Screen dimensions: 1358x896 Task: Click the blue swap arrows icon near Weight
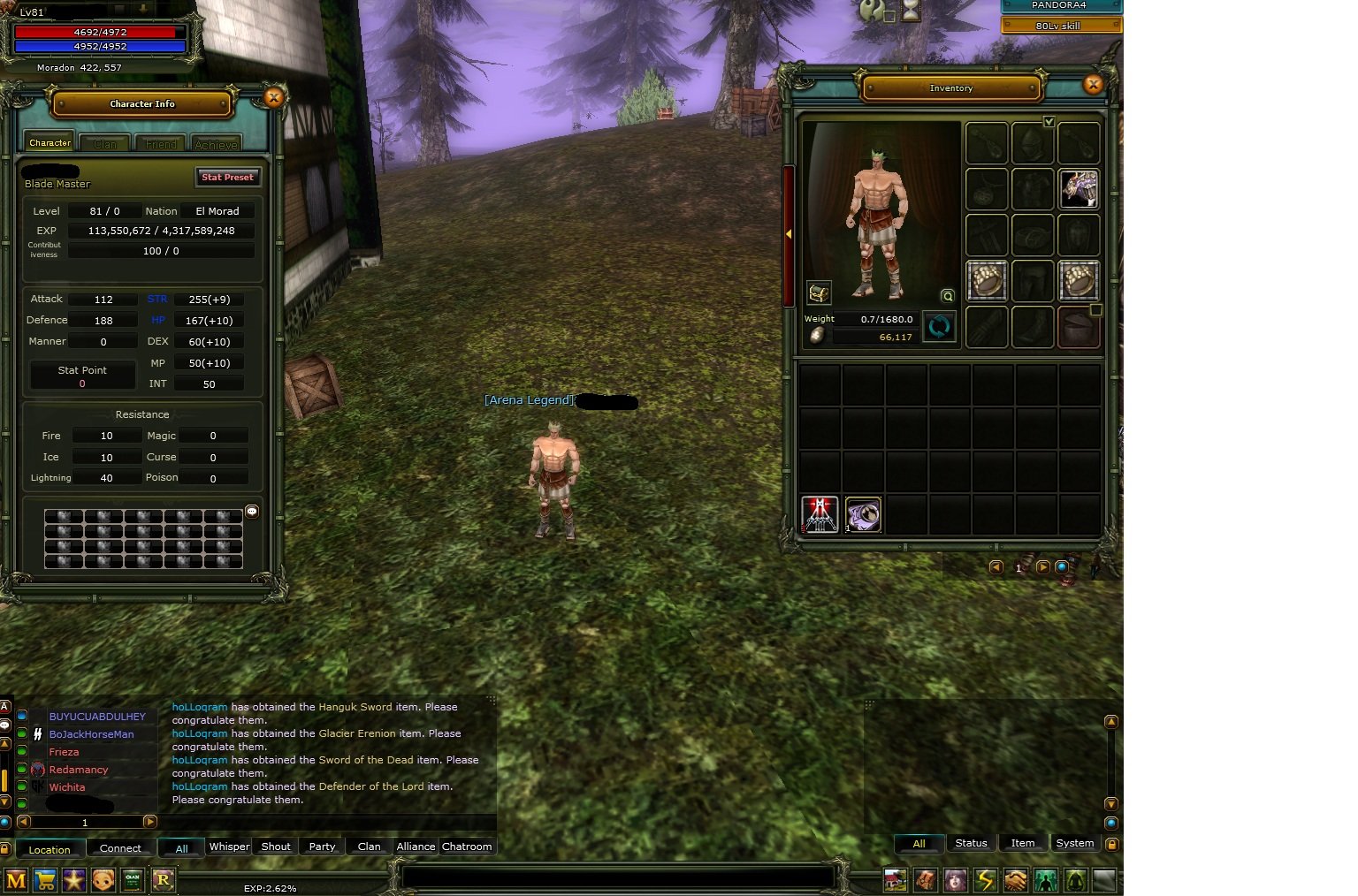(x=940, y=326)
